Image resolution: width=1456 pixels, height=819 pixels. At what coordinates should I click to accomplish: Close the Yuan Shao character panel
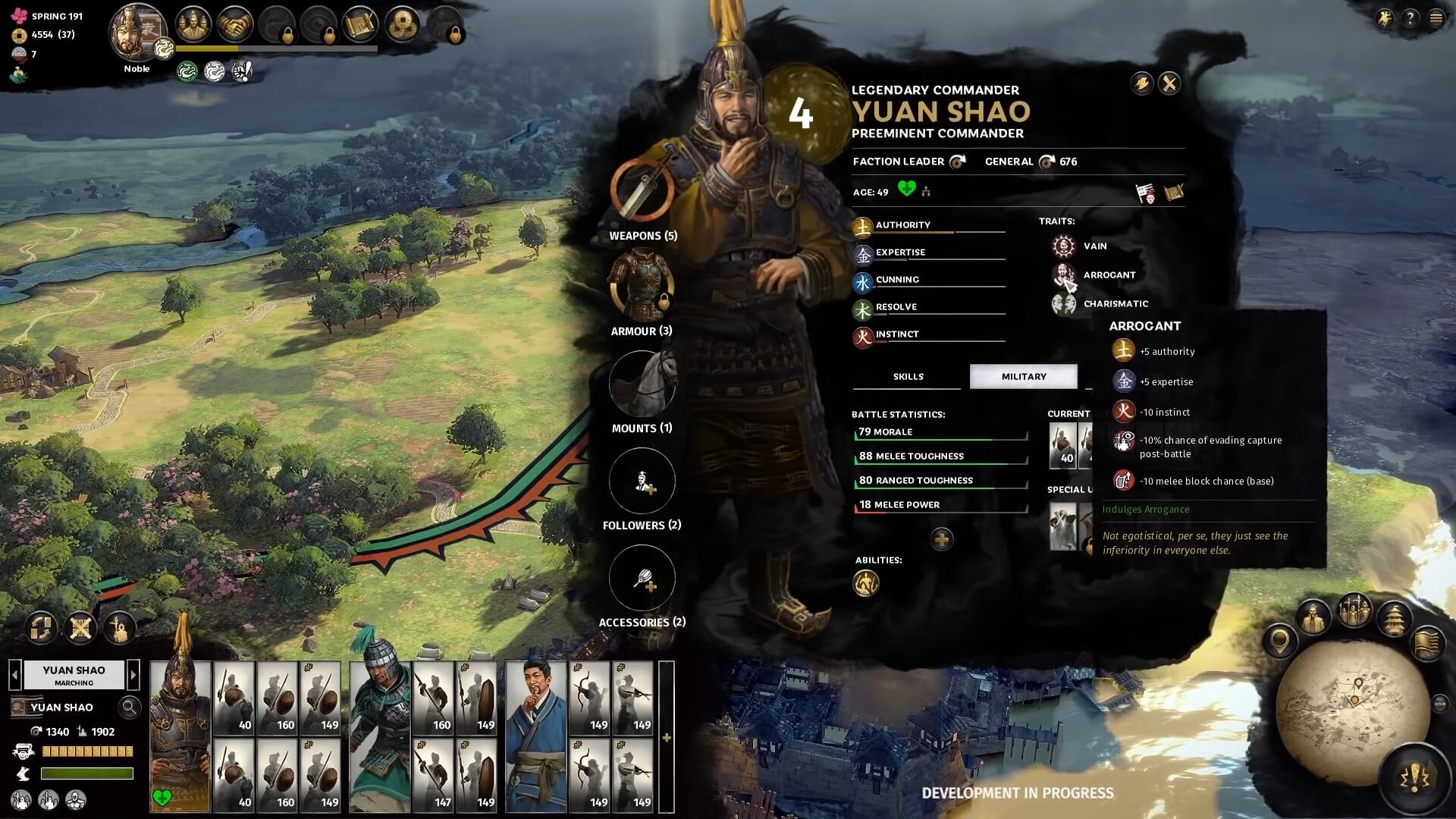pyautogui.click(x=1169, y=83)
